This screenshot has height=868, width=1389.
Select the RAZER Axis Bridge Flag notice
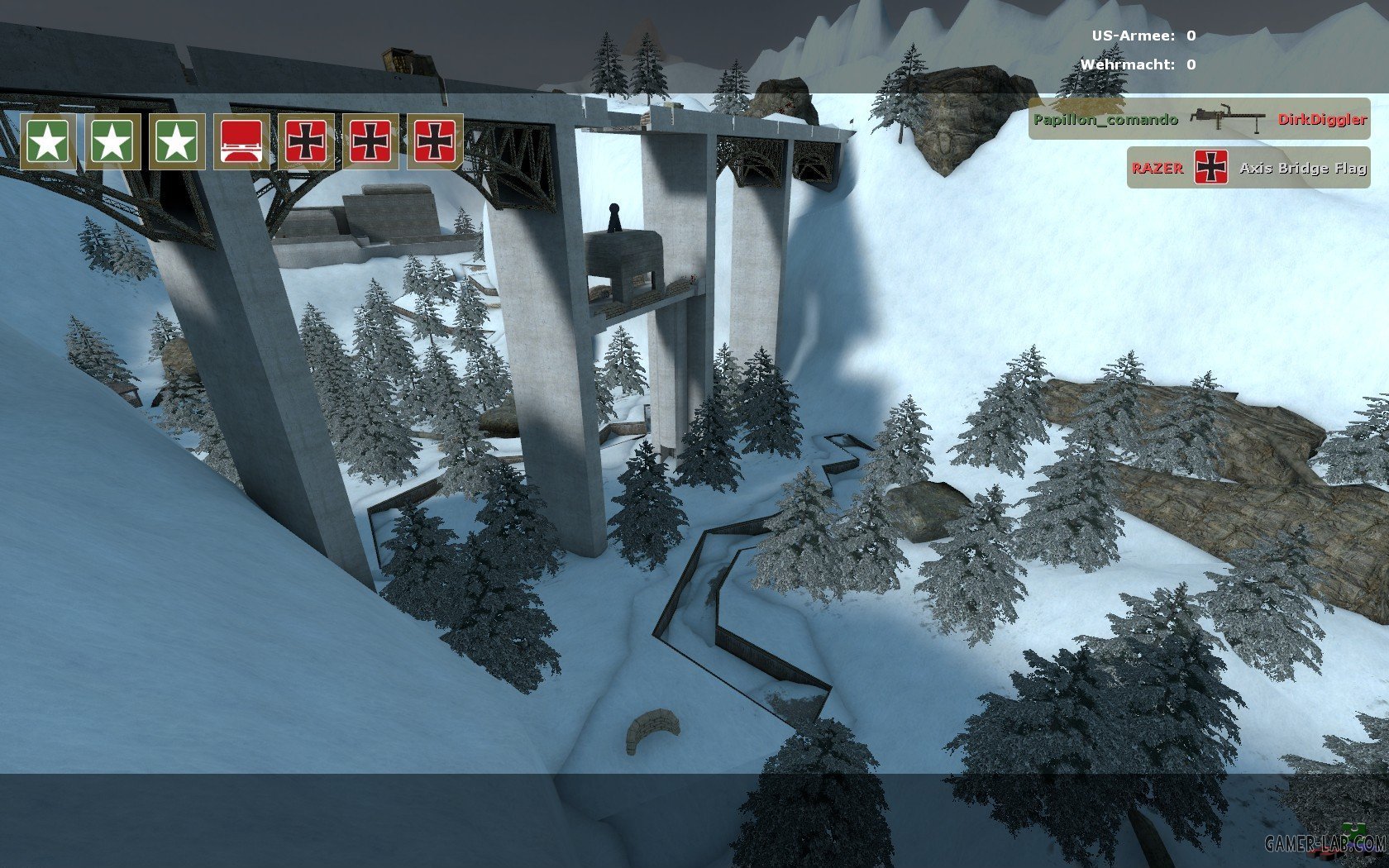pos(1248,168)
